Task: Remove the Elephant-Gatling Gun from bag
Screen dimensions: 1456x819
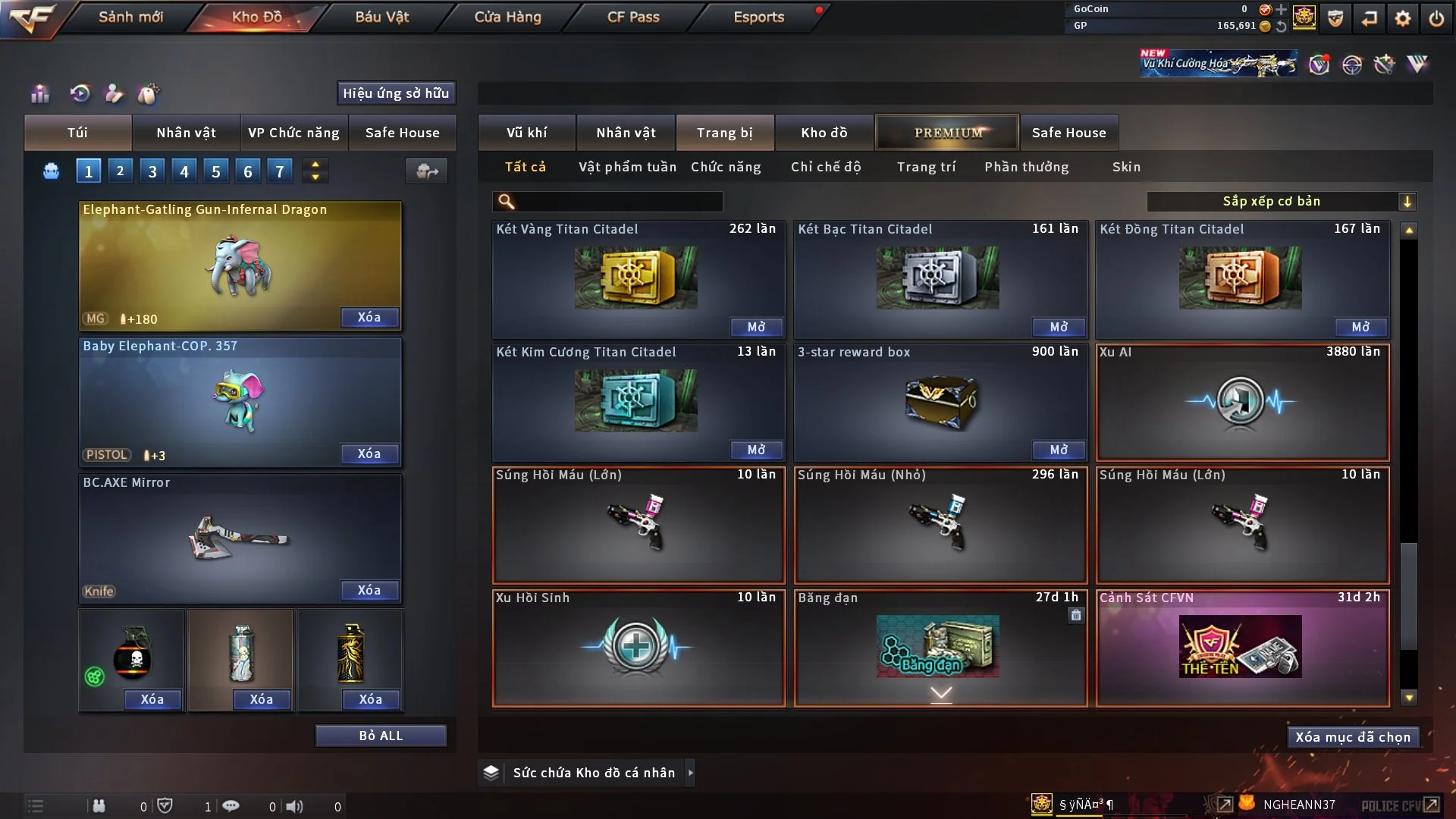Action: pyautogui.click(x=369, y=317)
